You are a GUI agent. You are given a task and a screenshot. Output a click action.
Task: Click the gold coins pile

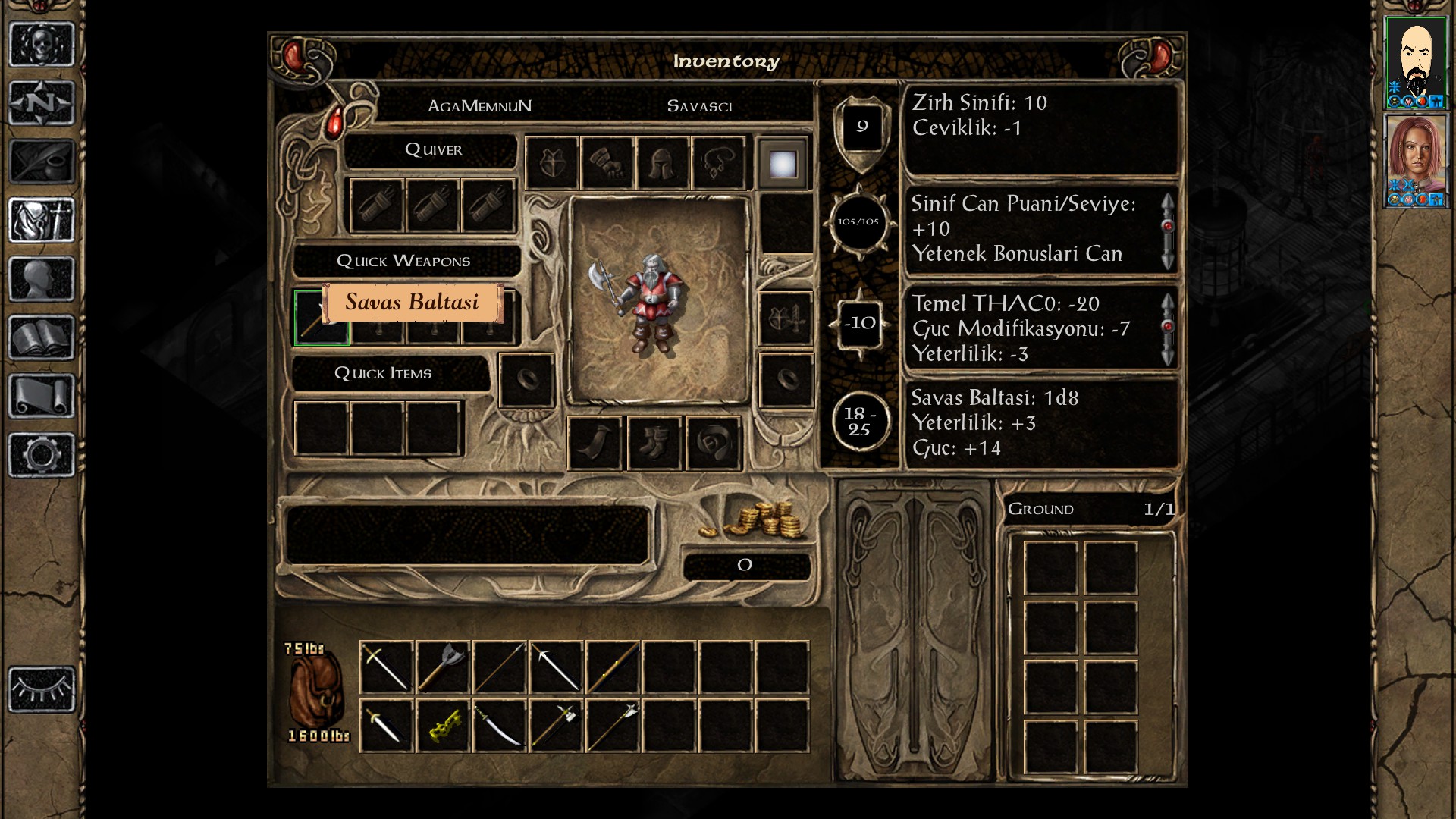(760, 520)
